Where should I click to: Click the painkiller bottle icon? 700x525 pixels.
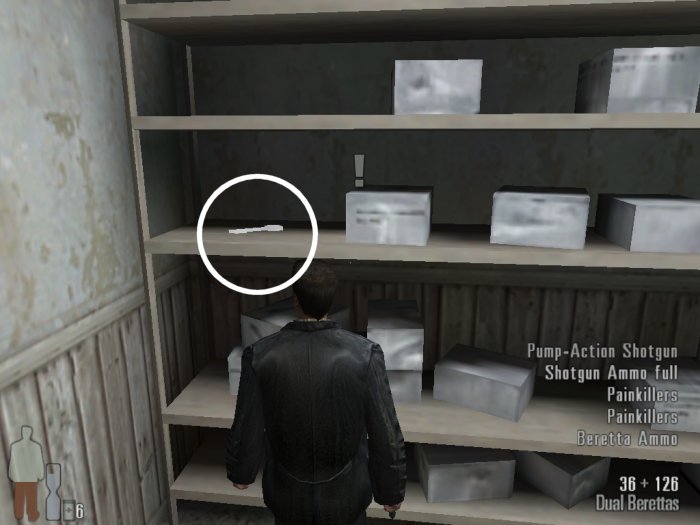67,510
